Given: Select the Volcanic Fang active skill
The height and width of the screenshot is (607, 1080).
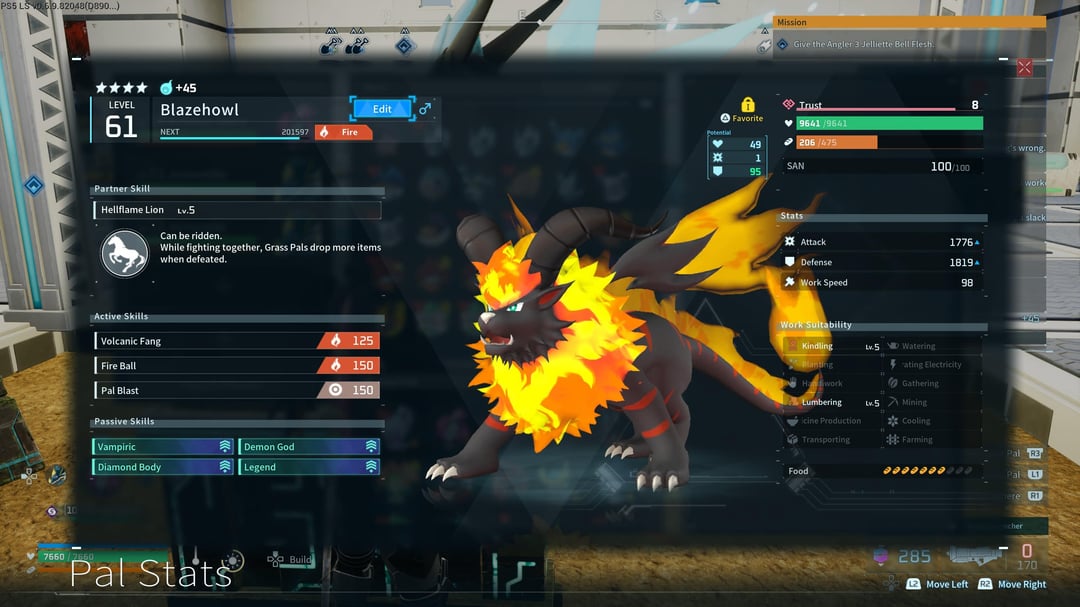Looking at the screenshot, I should click(237, 341).
